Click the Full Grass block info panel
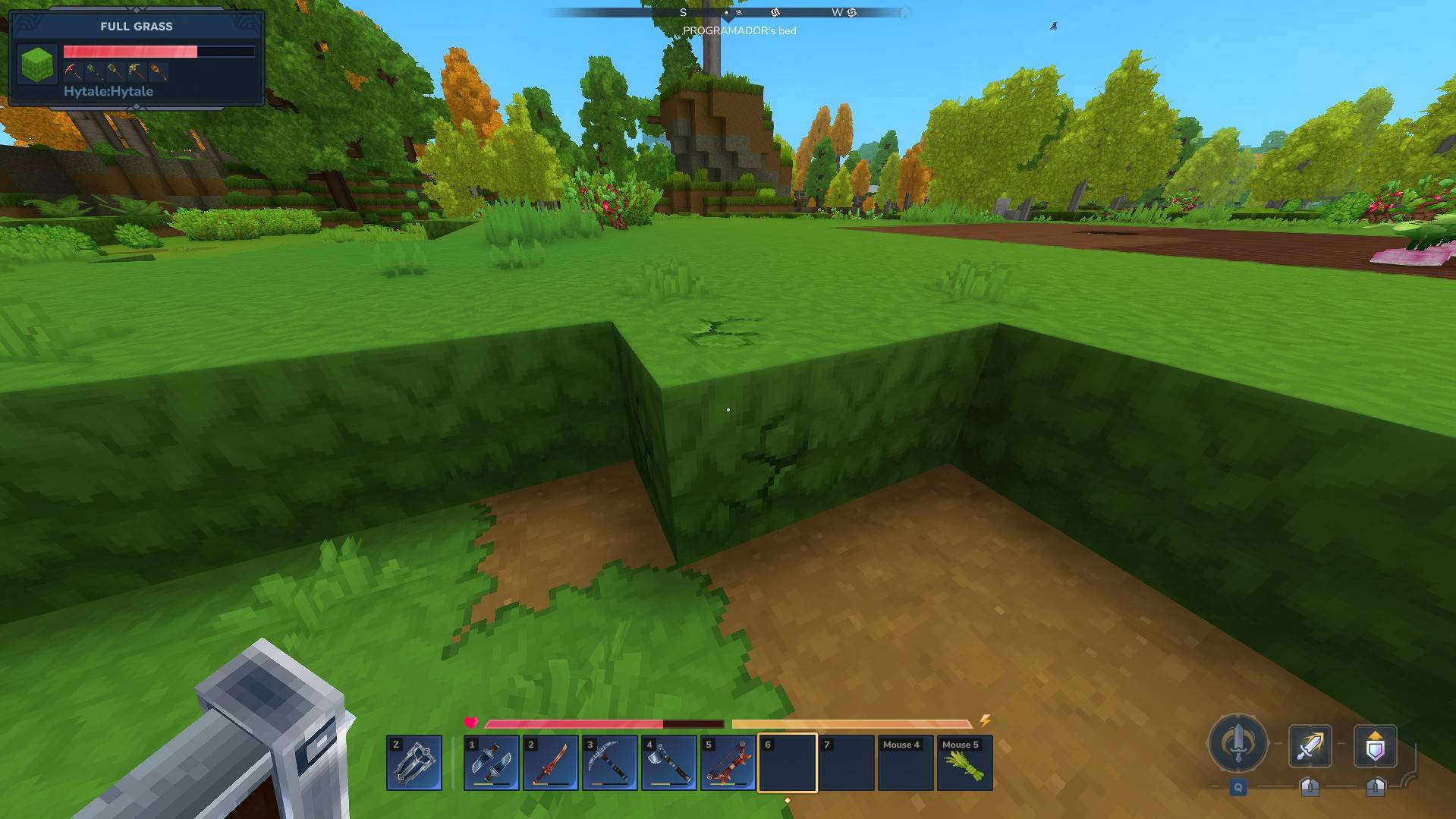The height and width of the screenshot is (819, 1456). (137, 58)
